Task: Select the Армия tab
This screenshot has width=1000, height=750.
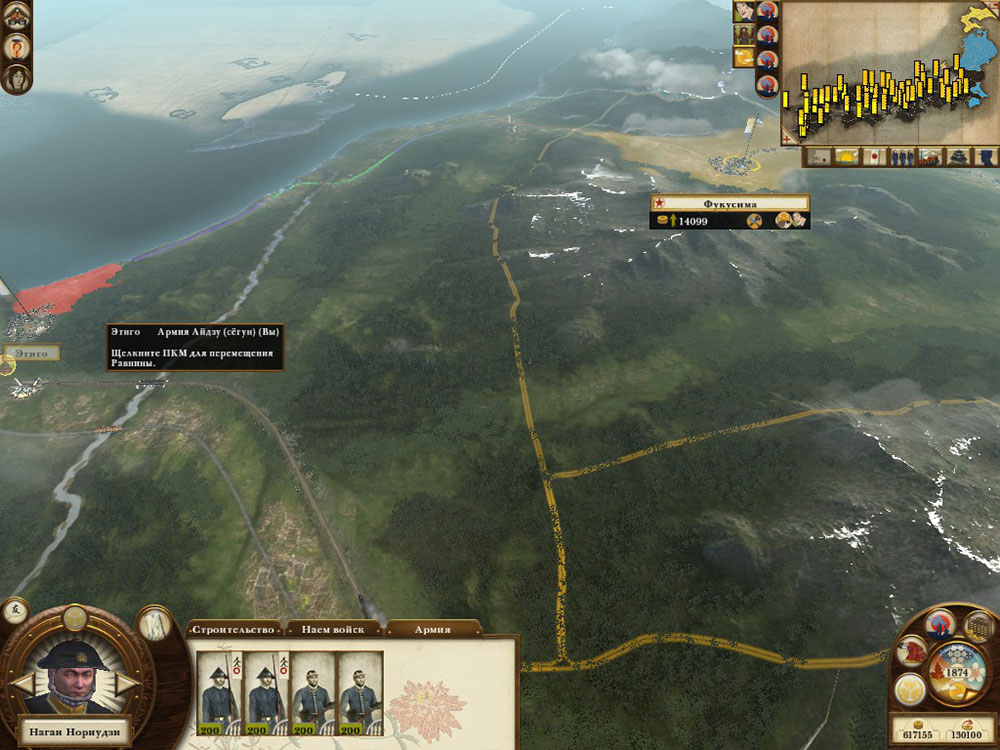Action: pos(432,629)
